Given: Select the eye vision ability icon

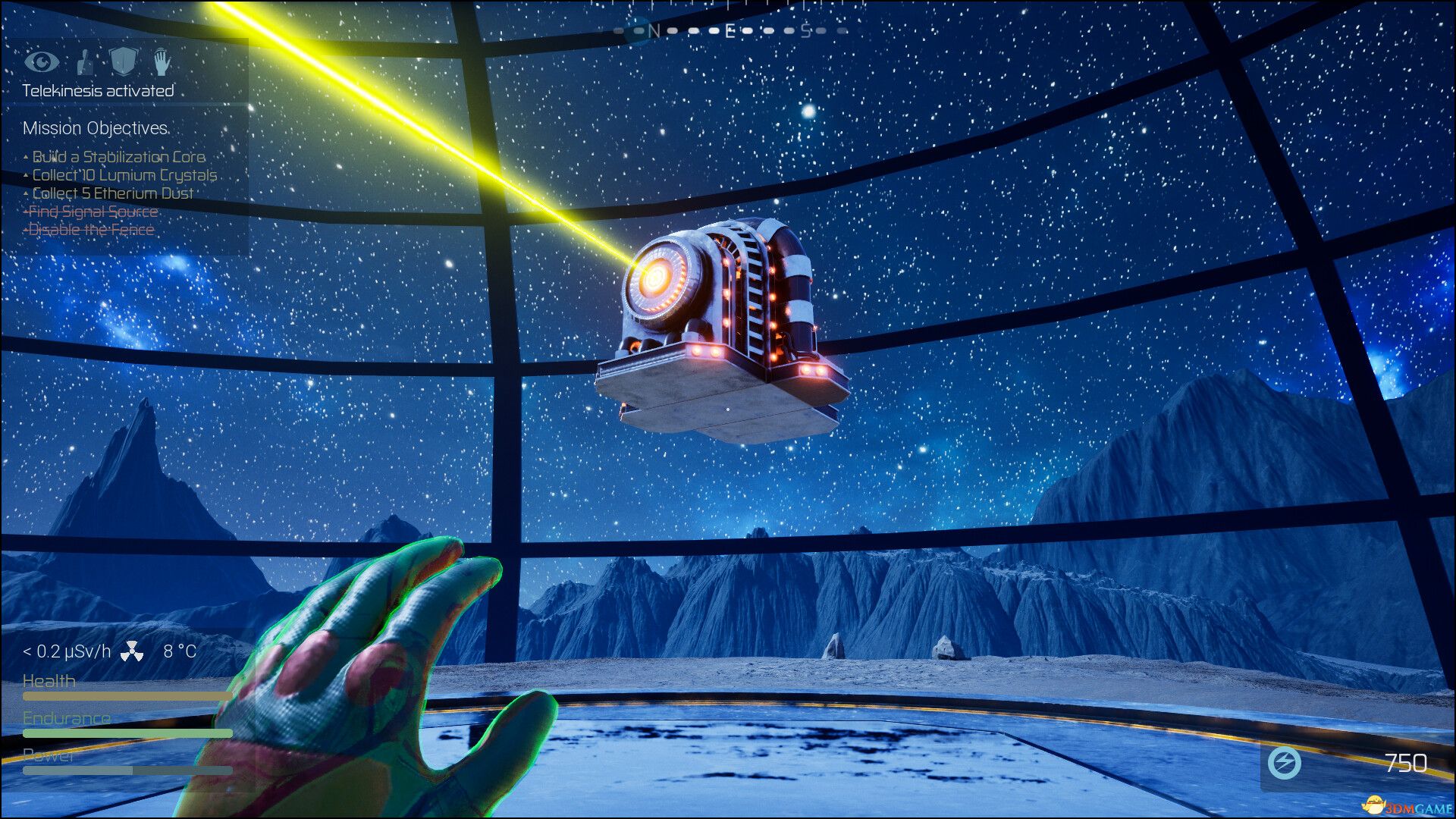Looking at the screenshot, I should 42,61.
